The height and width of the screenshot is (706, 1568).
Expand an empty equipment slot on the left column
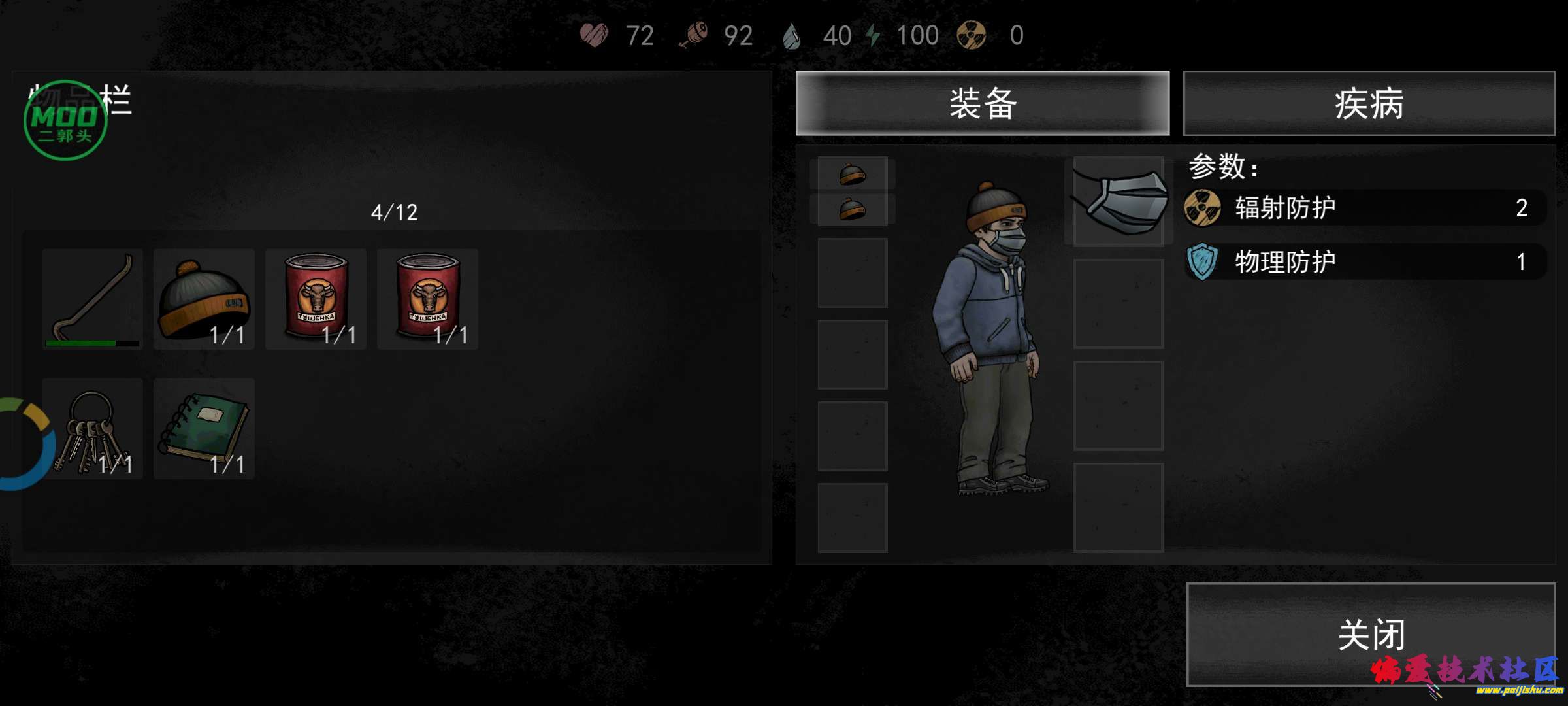[852, 275]
